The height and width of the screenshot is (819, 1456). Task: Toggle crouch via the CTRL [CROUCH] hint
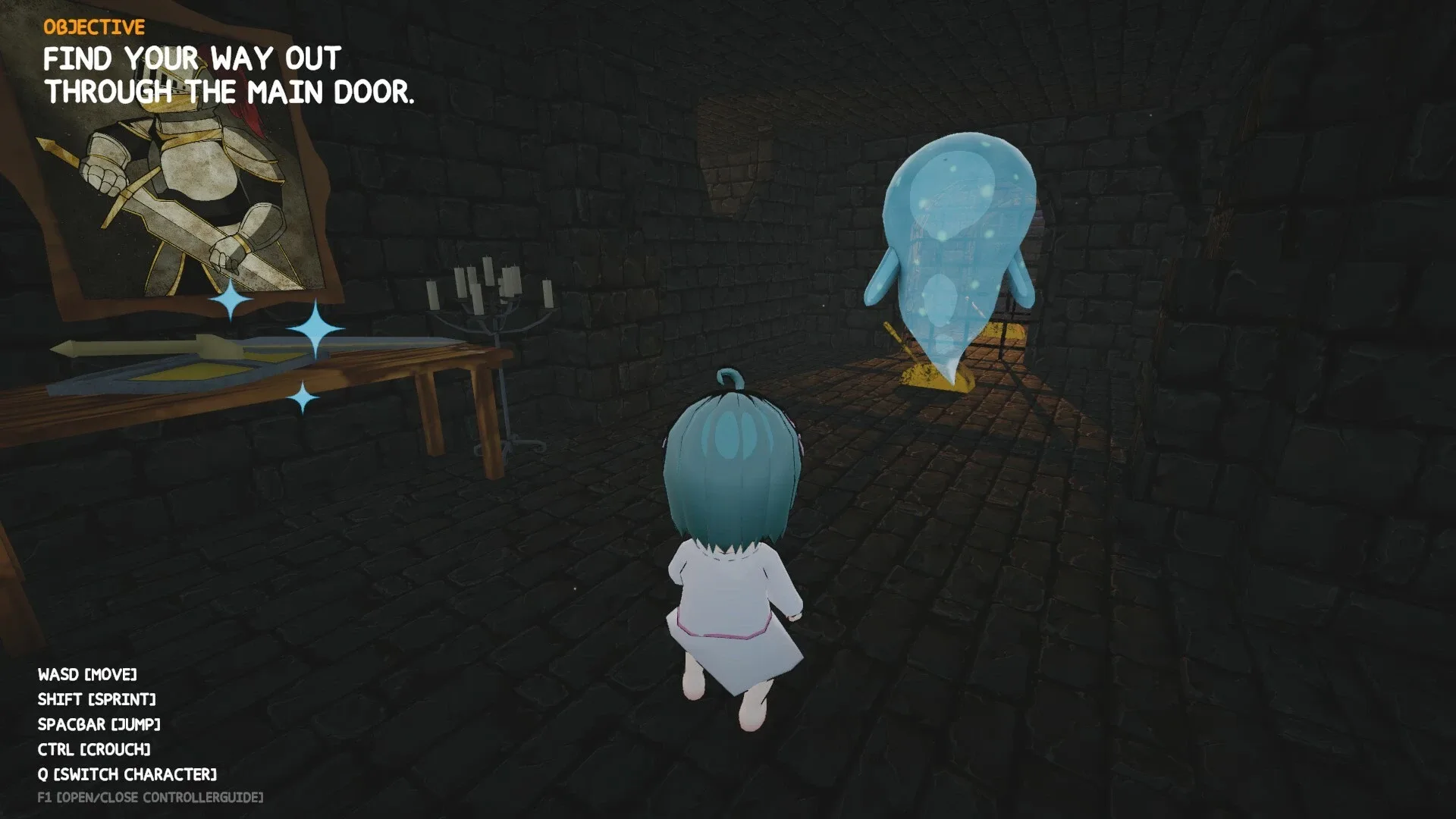pos(95,750)
